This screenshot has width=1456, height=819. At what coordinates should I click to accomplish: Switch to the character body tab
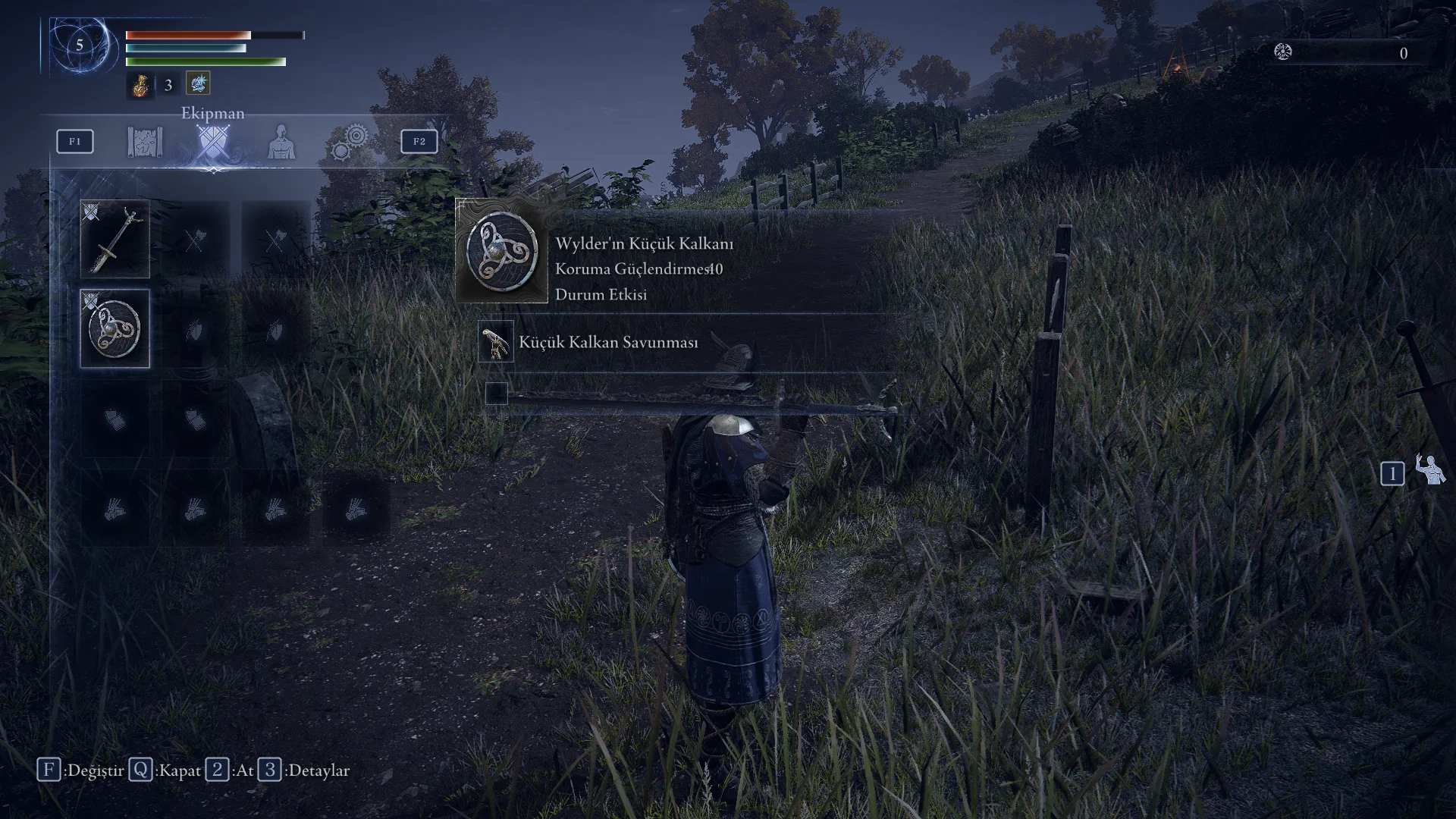[x=281, y=142]
